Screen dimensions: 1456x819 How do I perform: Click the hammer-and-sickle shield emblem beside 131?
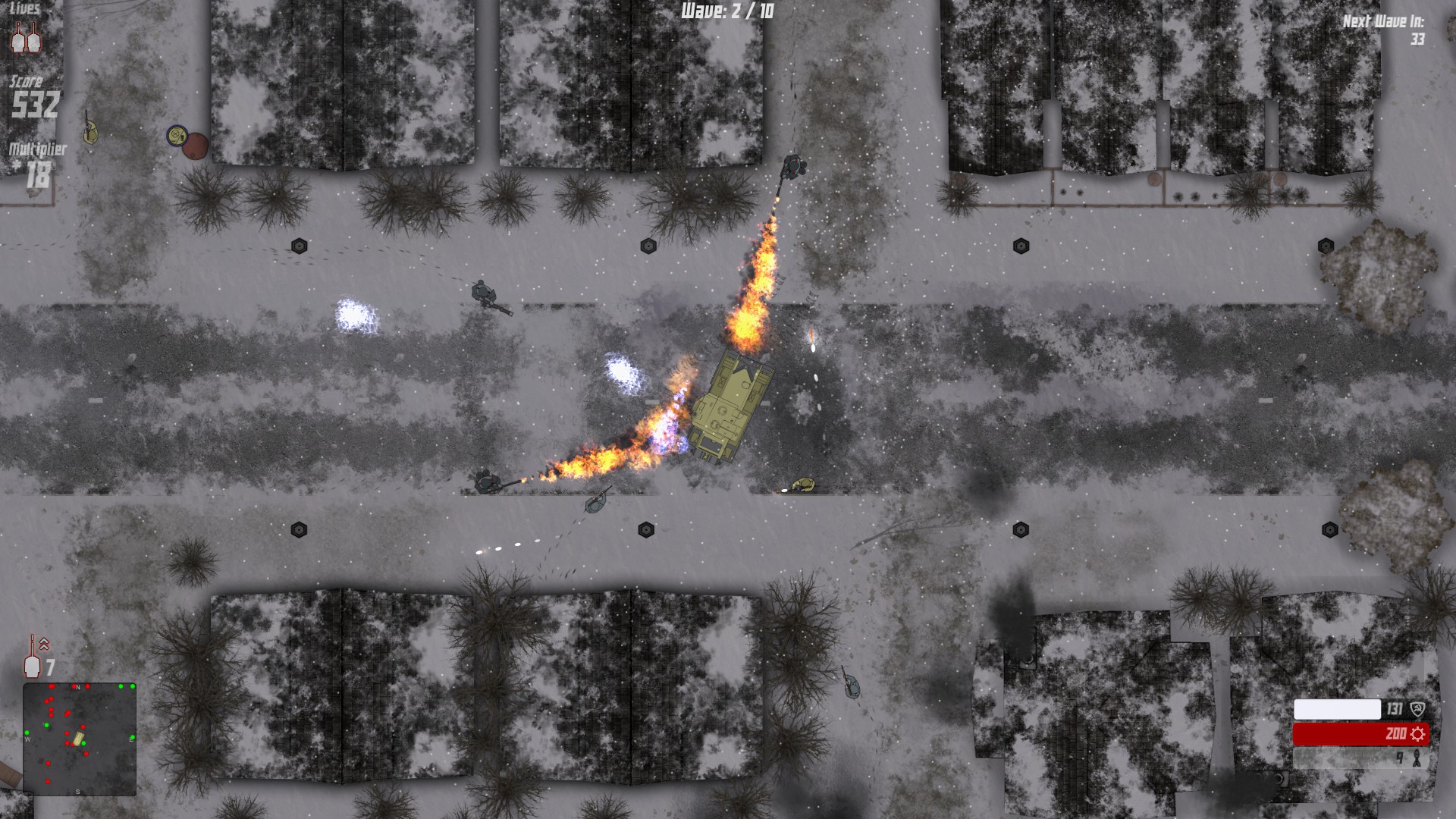1417,708
